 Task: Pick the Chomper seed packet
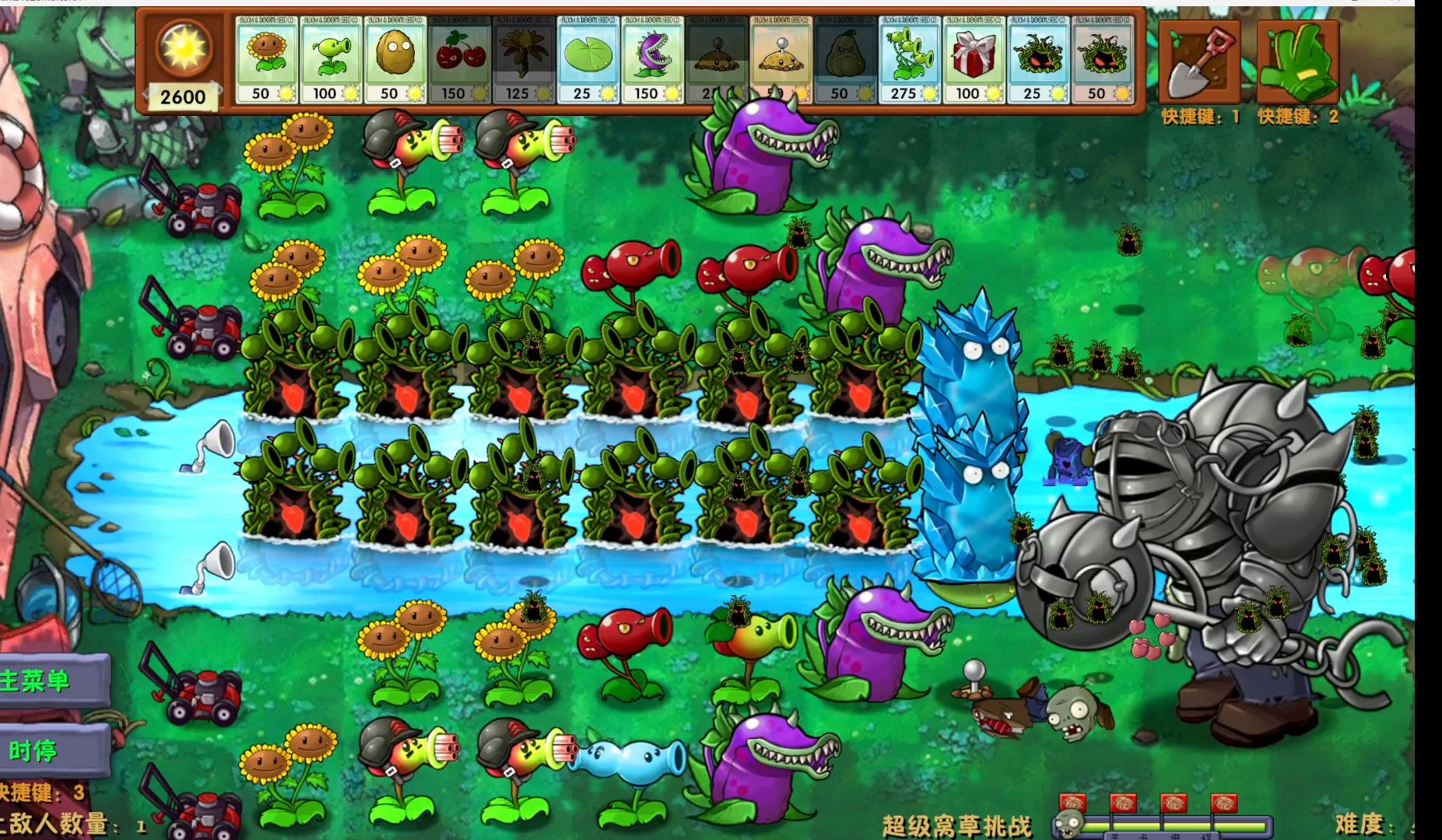click(x=654, y=58)
